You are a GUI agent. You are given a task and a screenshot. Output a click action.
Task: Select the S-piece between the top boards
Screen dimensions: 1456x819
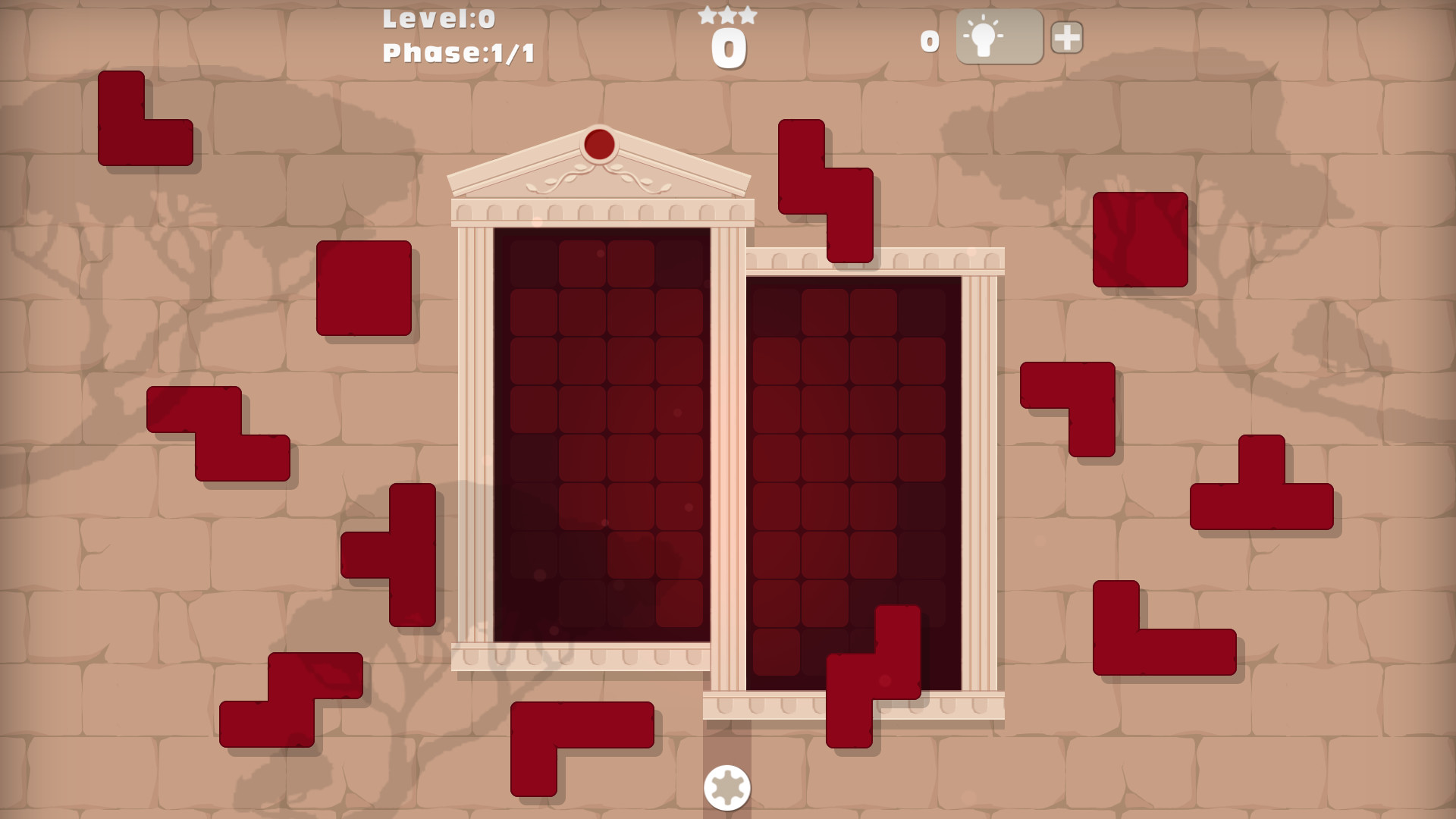click(x=827, y=190)
